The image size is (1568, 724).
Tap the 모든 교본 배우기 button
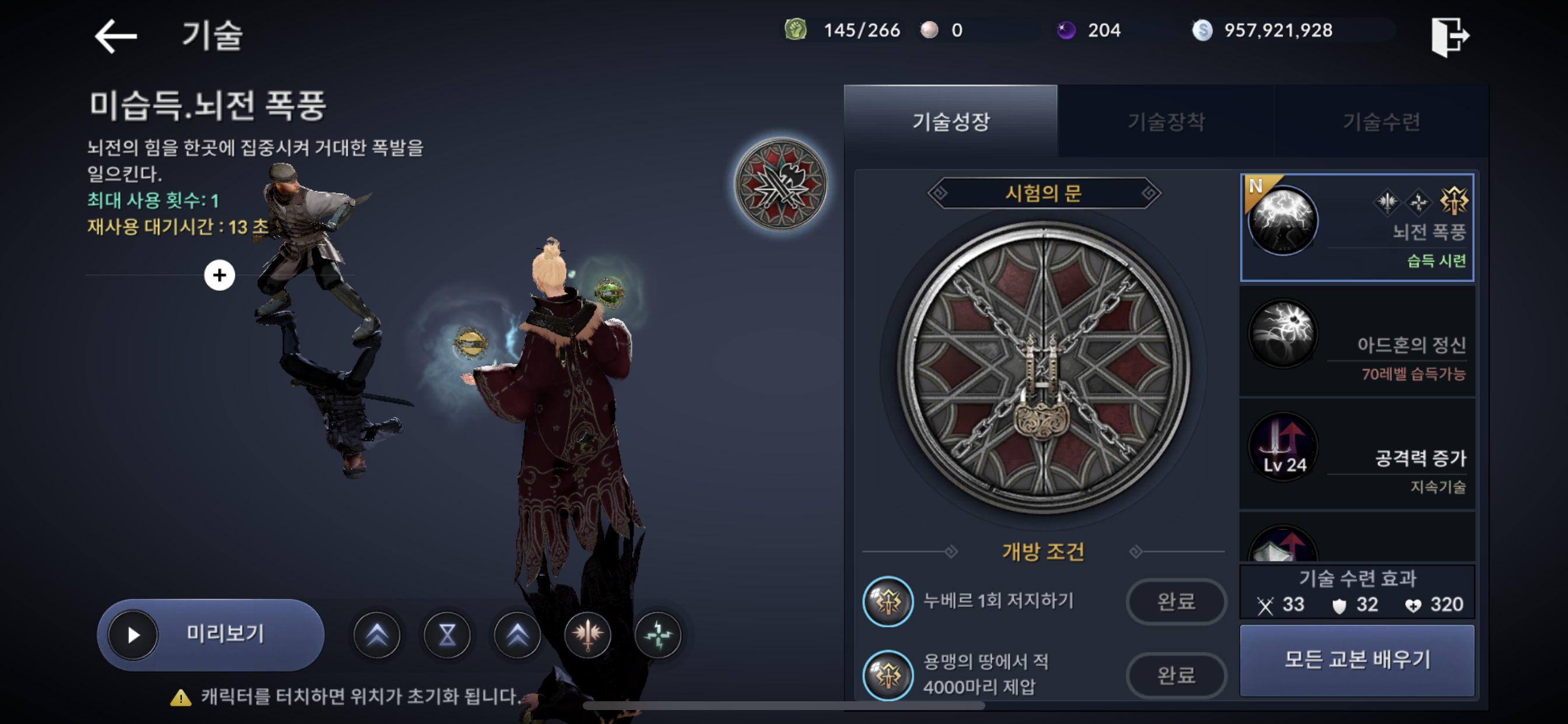coord(1356,659)
